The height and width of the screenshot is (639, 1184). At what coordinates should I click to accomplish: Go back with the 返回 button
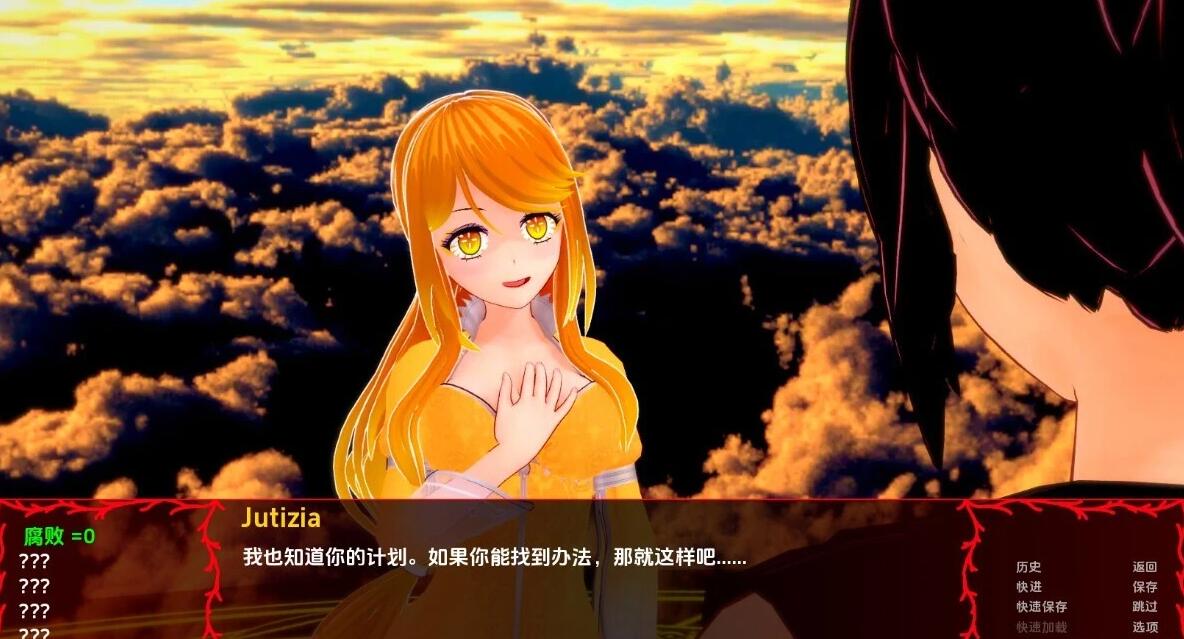(x=1145, y=567)
